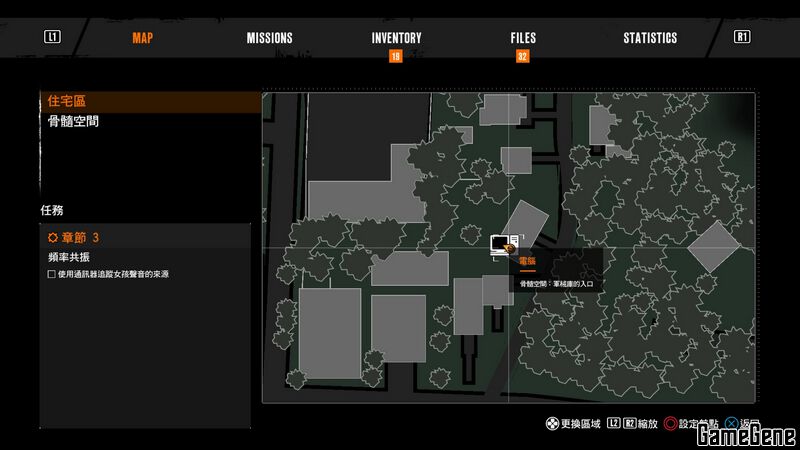The width and height of the screenshot is (800, 450).
Task: Open the INVENTORY tab
Action: 396,38
